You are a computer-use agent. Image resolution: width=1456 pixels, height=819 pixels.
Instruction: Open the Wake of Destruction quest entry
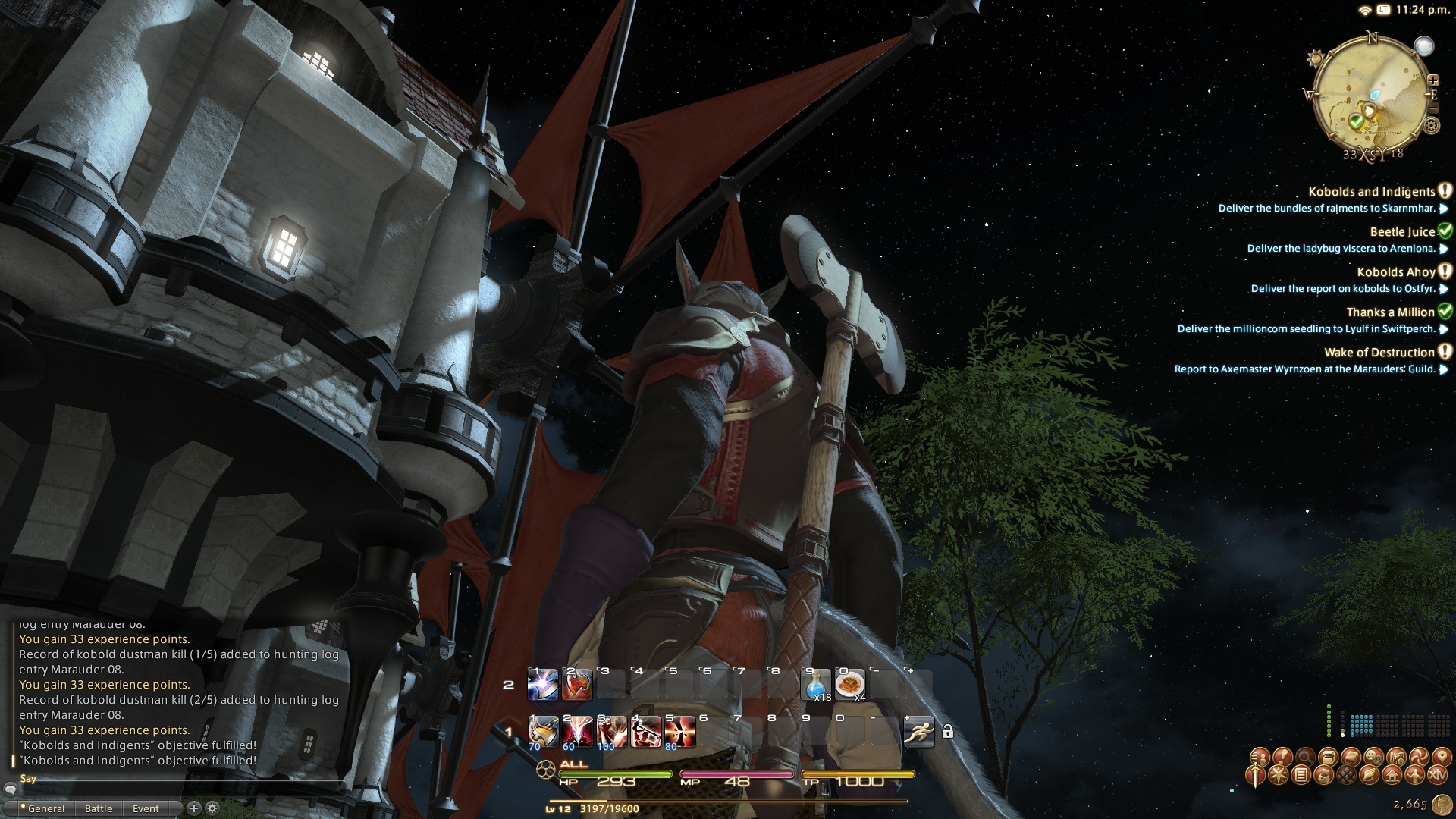pyautogui.click(x=1379, y=353)
